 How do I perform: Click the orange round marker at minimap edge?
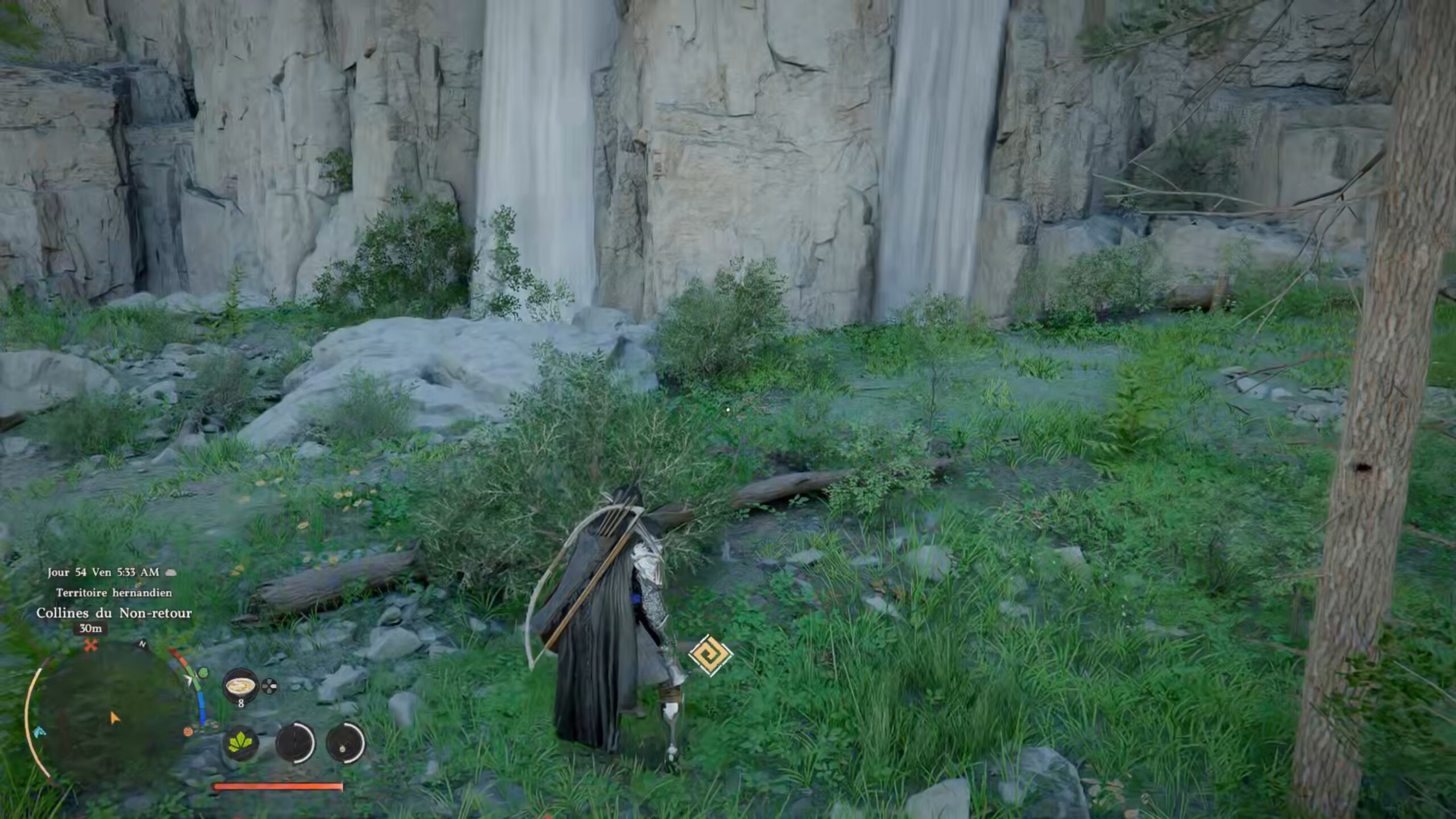click(x=188, y=732)
